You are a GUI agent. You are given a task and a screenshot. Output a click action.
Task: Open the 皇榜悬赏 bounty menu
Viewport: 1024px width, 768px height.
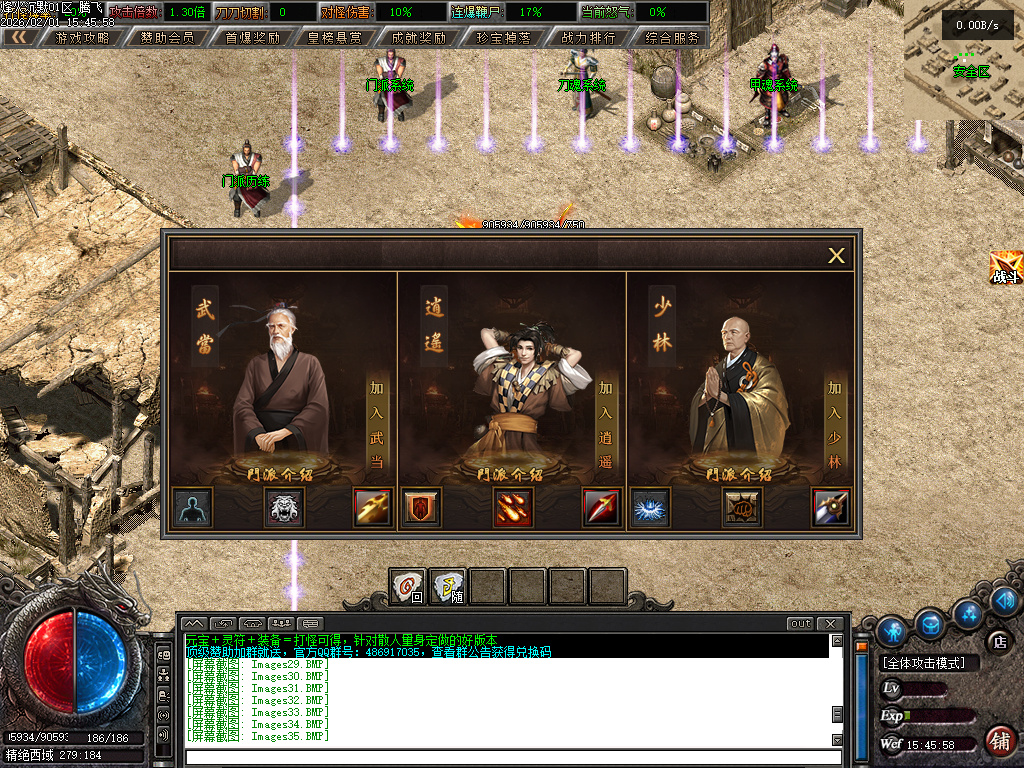(x=335, y=38)
